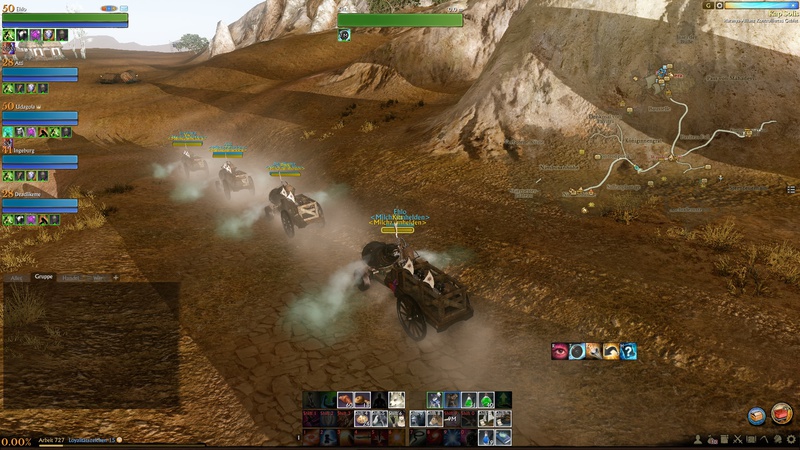Switch to the Gruppe chat tab
This screenshot has width=800, height=450.
click(43, 277)
